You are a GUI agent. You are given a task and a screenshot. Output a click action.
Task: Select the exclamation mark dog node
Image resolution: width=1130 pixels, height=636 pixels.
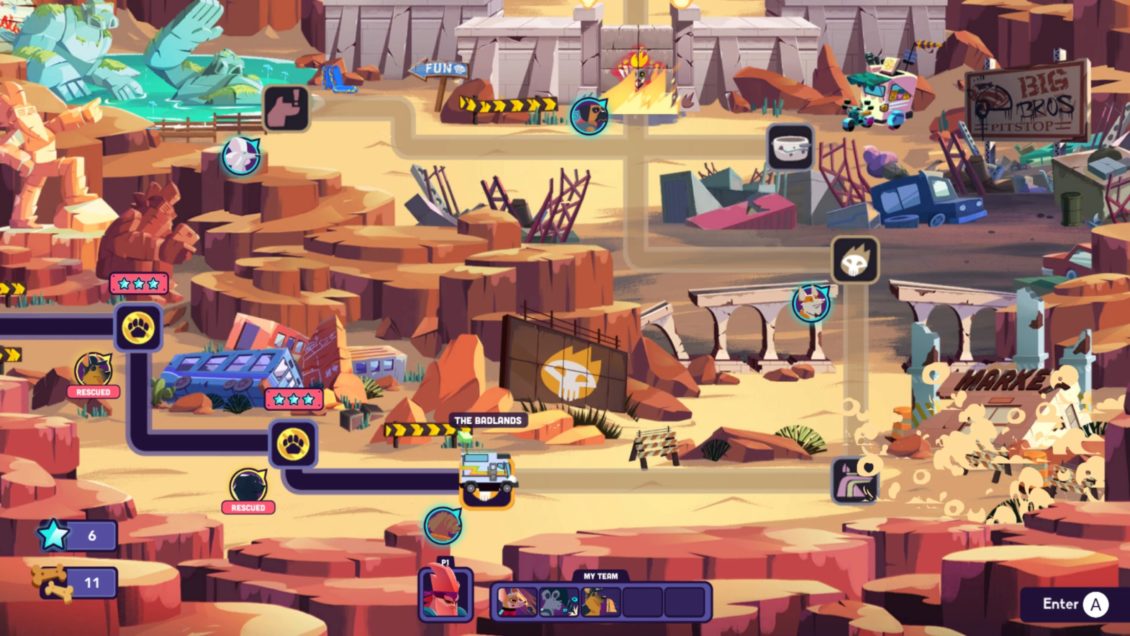coord(285,108)
